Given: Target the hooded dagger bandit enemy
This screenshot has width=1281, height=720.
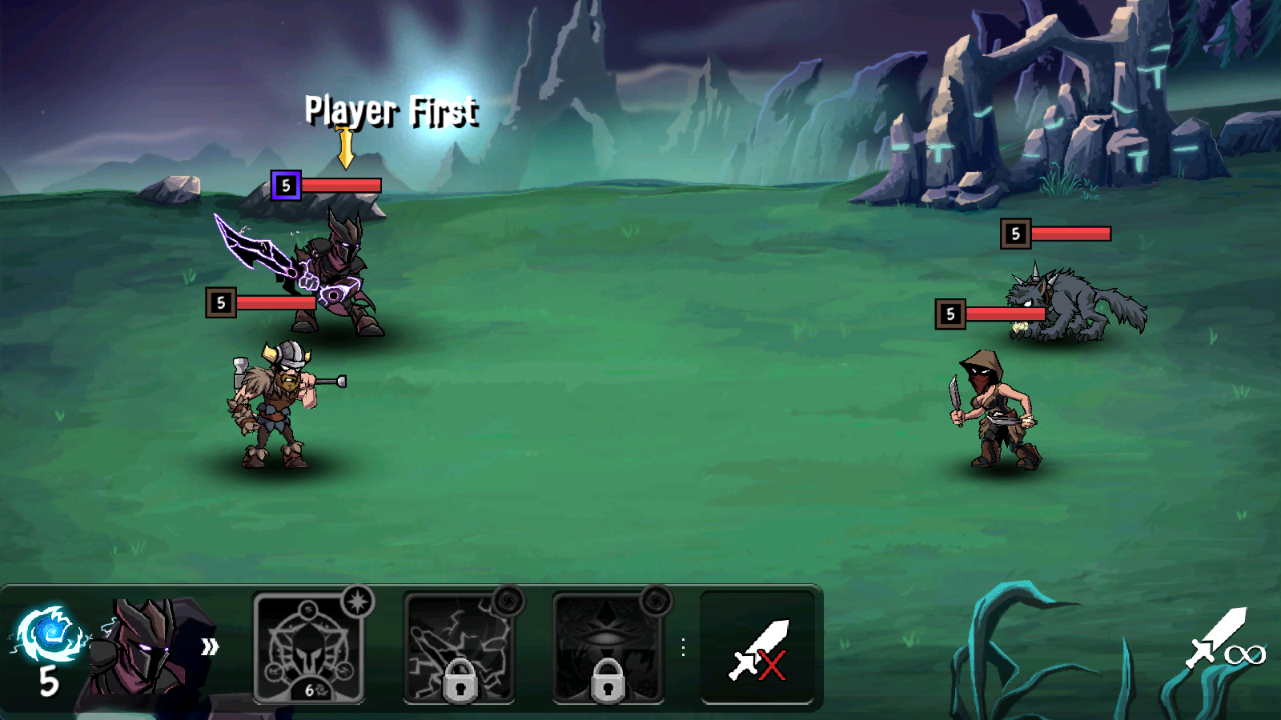Looking at the screenshot, I should (996, 410).
